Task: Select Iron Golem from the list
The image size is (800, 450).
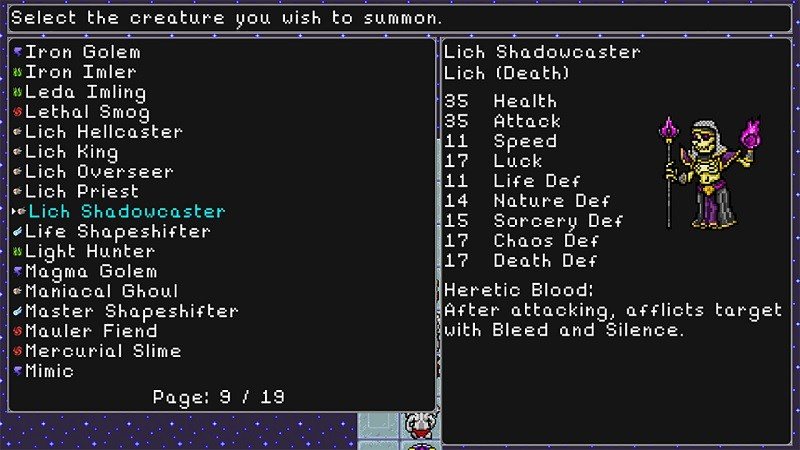Action: pos(83,52)
